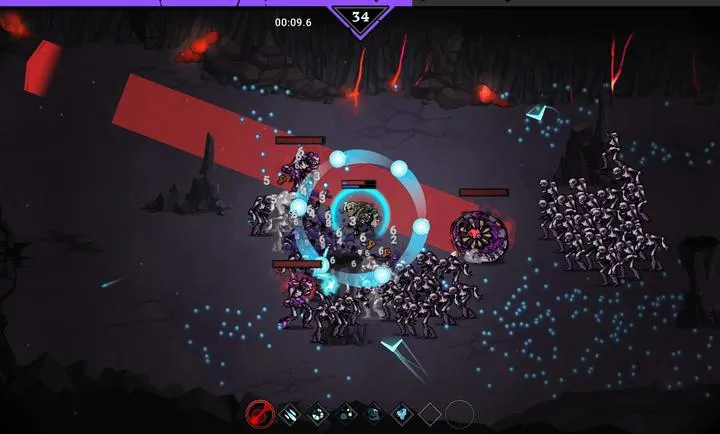This screenshot has height=434, width=720.
Task: Select the empty circular slot
Action: [459, 412]
